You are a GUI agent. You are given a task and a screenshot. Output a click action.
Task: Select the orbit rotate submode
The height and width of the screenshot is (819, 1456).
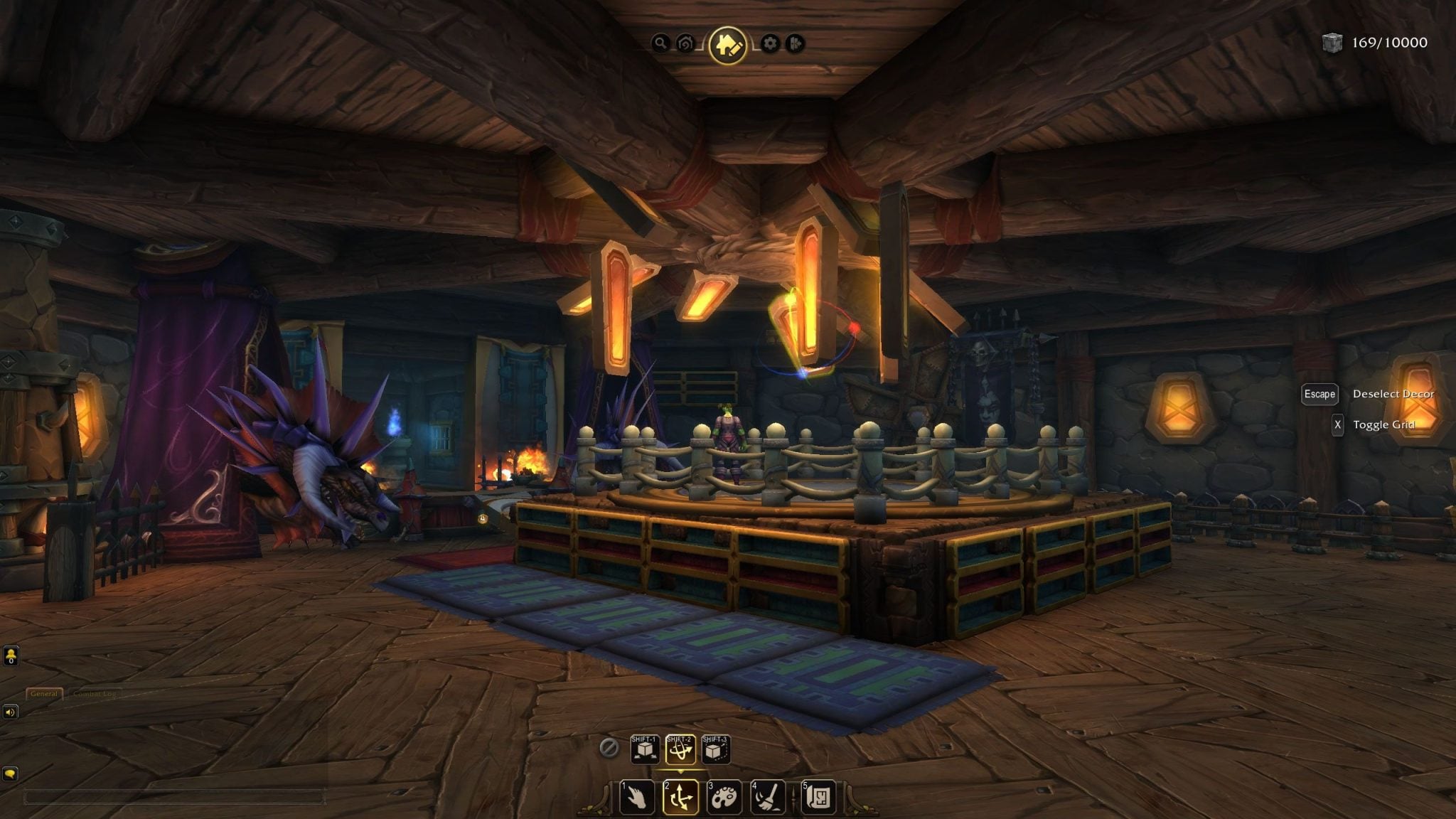(680, 749)
